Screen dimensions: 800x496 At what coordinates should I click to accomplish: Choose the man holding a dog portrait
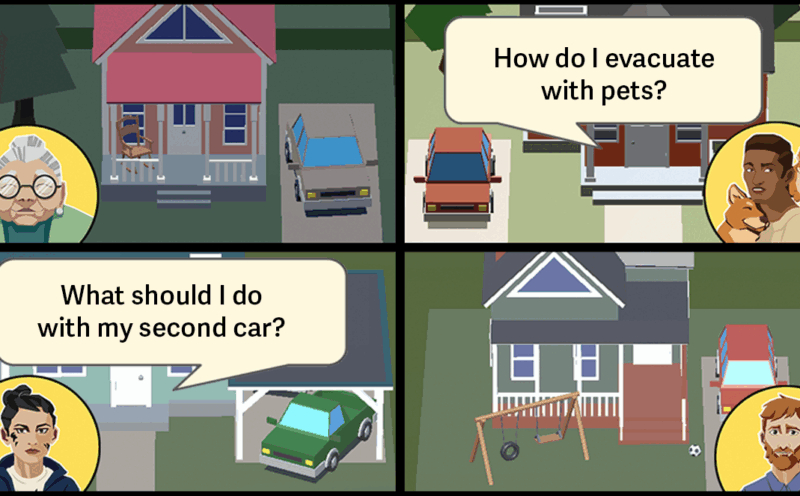[757, 186]
